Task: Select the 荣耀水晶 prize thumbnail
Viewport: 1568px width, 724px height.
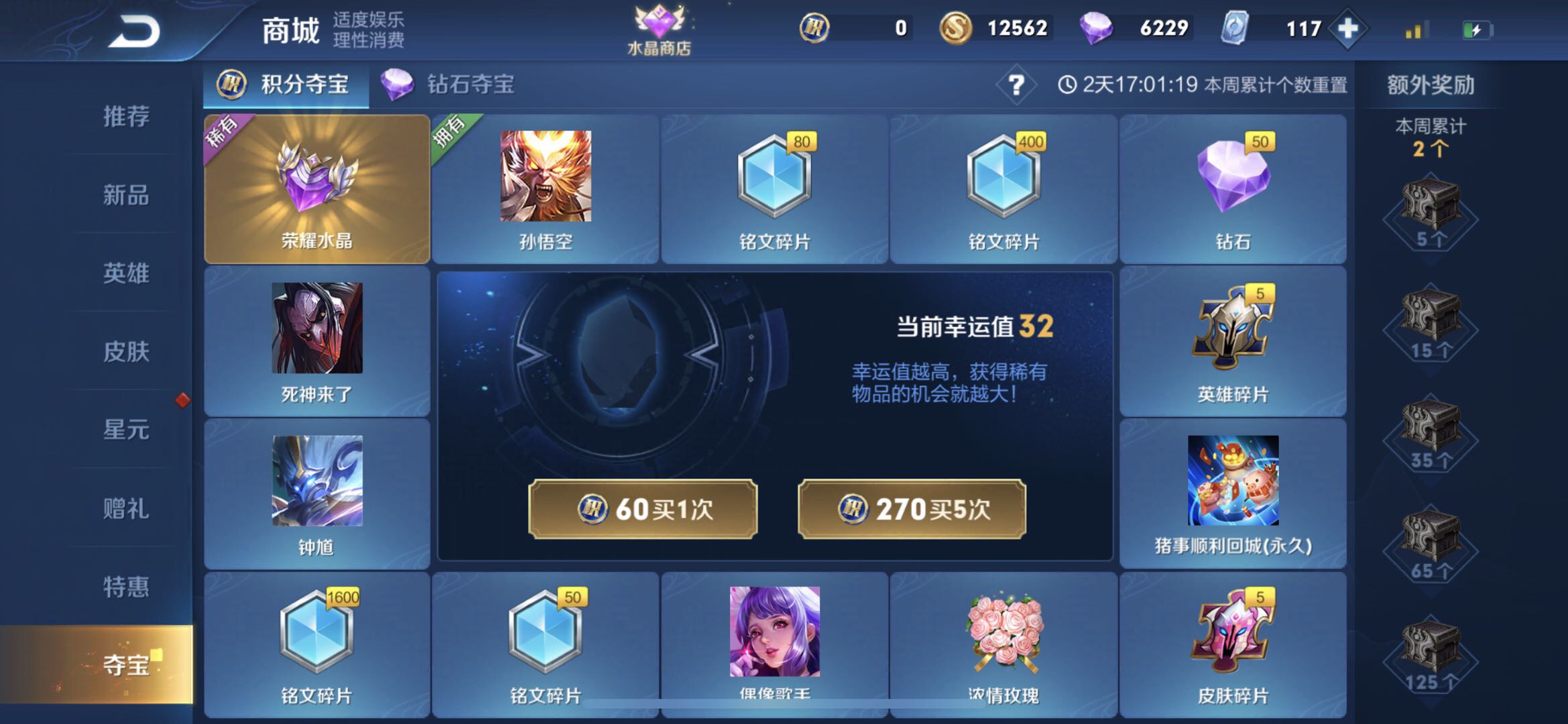Action: click(316, 188)
